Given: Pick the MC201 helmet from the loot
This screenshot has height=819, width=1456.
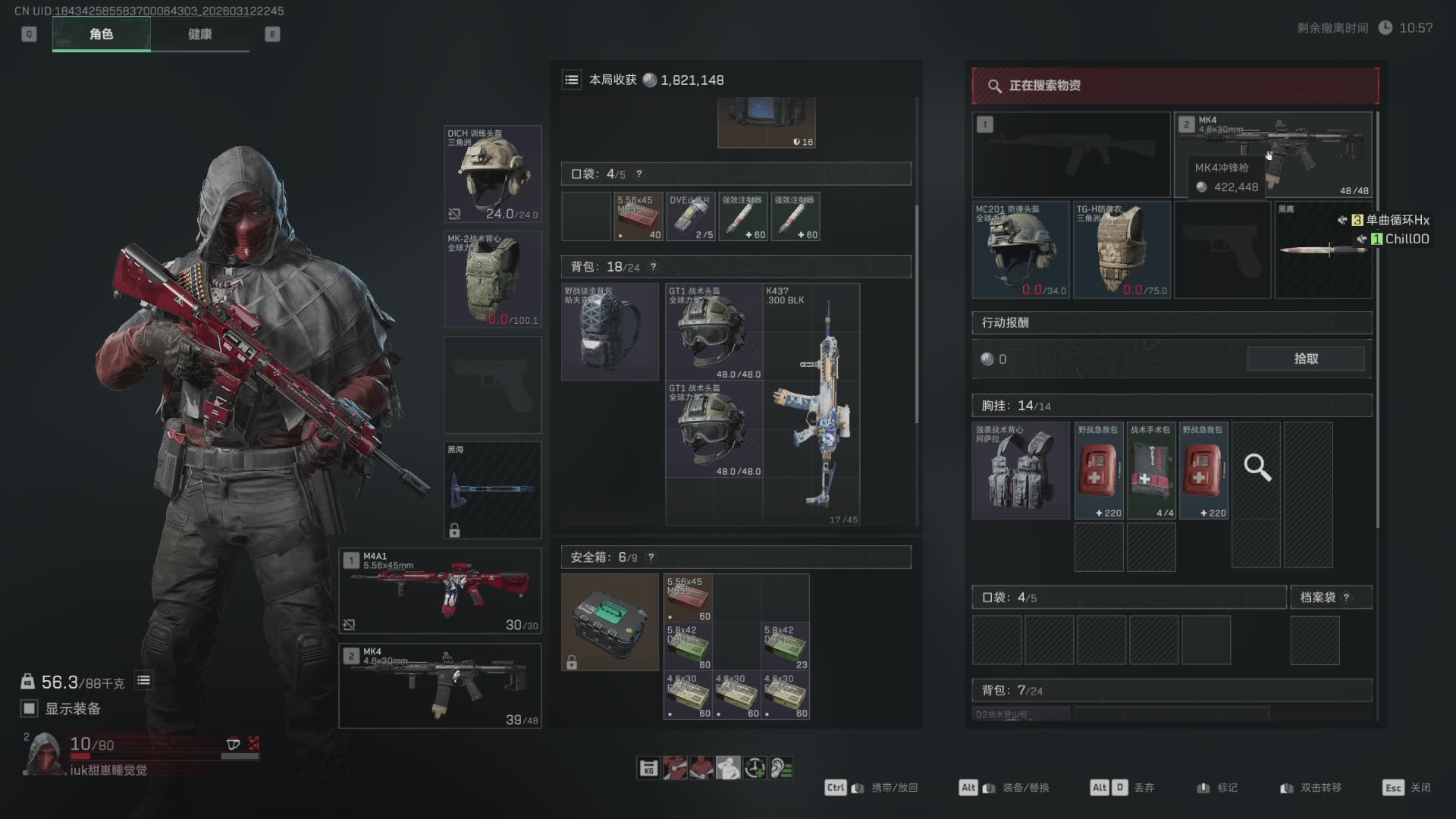Looking at the screenshot, I should click(x=1020, y=249).
